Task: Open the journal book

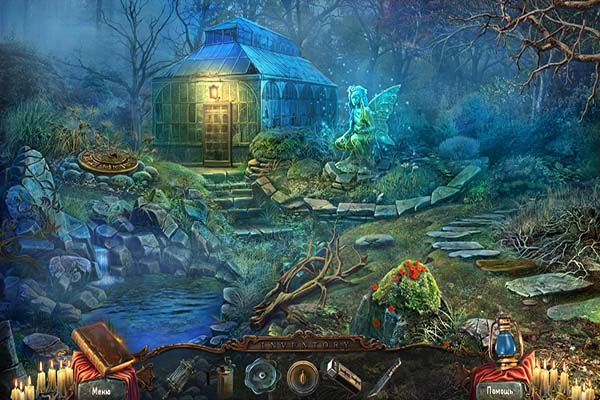Action: click(102, 345)
